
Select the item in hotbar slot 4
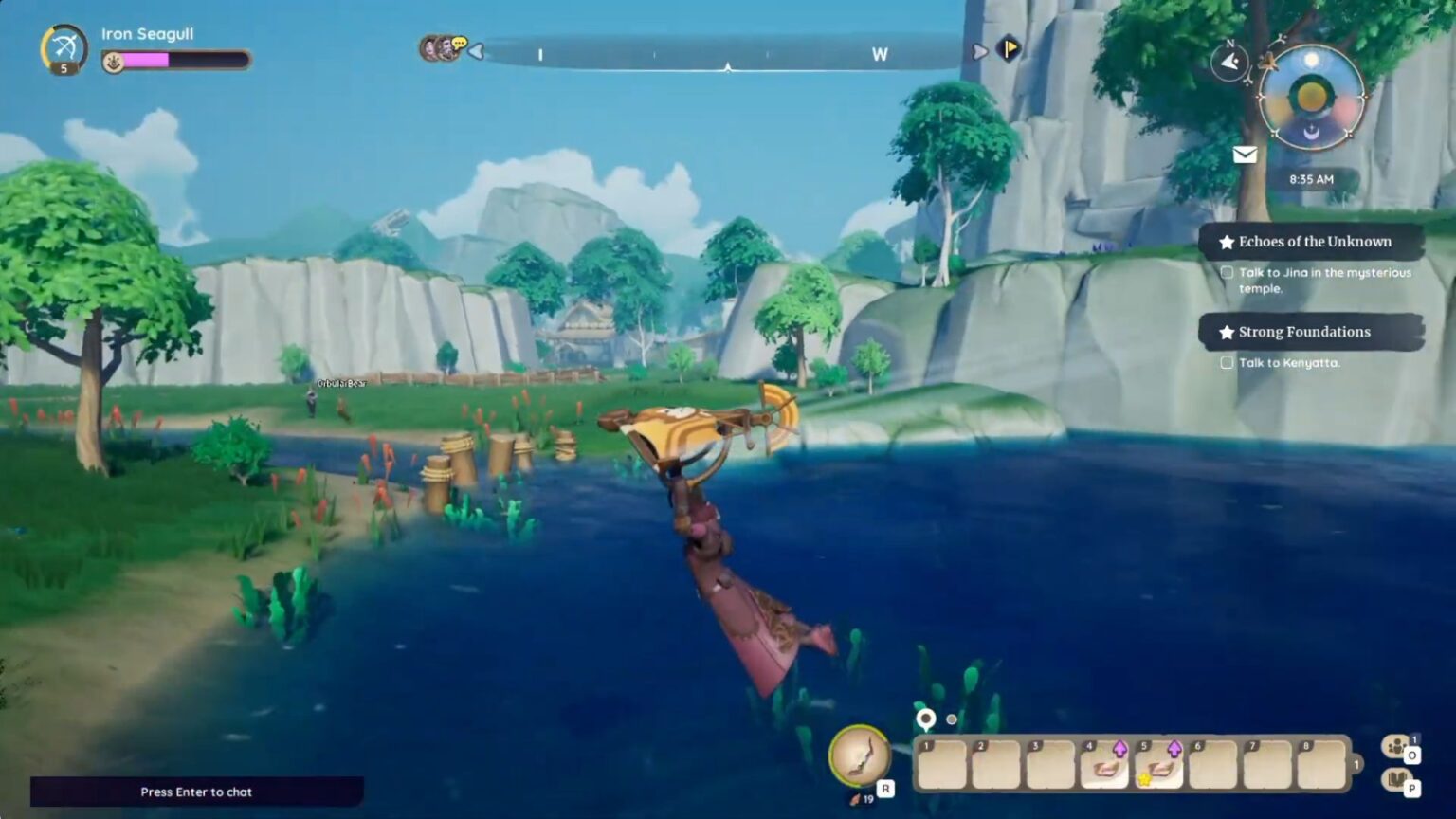[x=1105, y=764]
